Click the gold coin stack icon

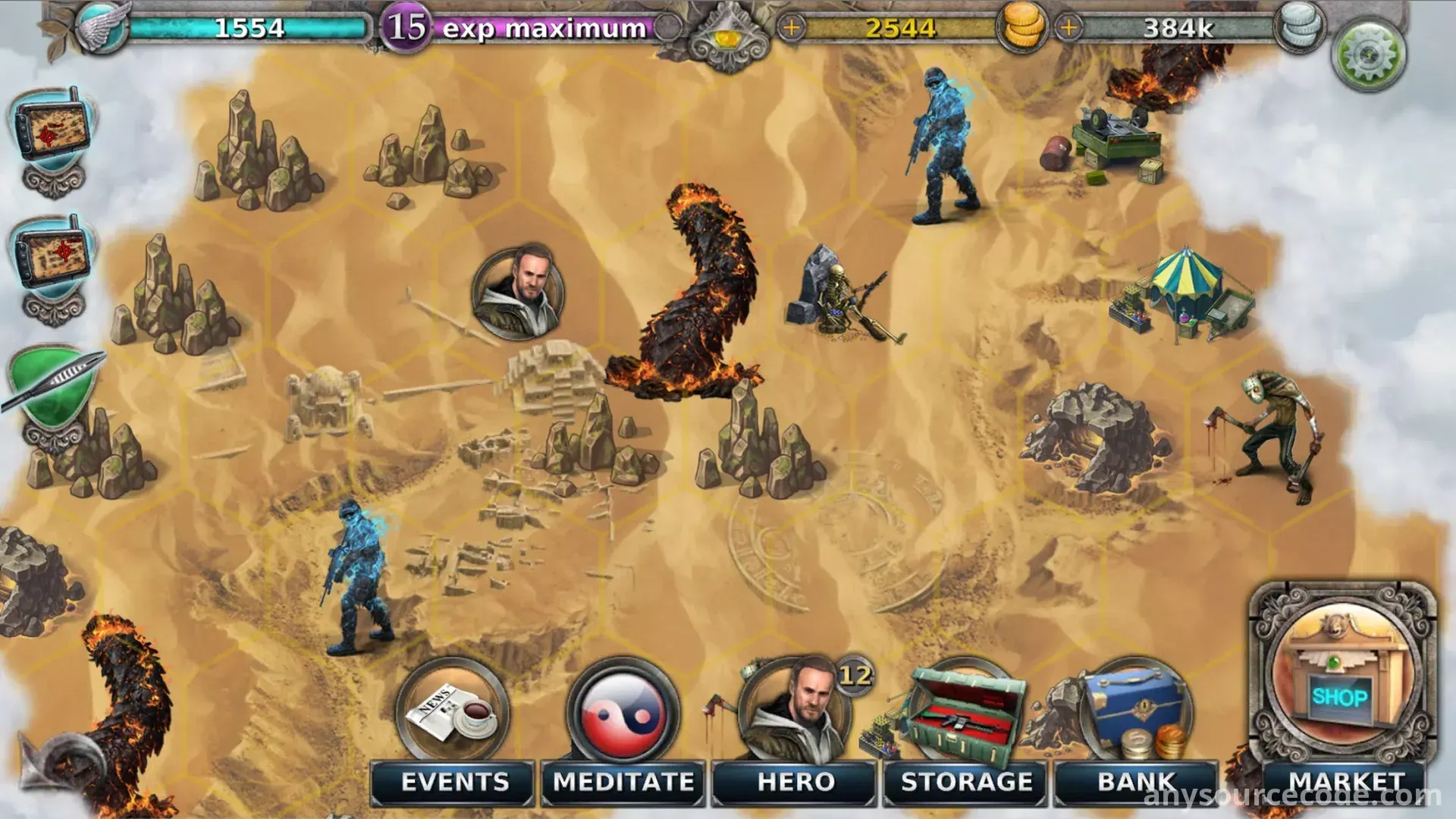pyautogui.click(x=1023, y=28)
